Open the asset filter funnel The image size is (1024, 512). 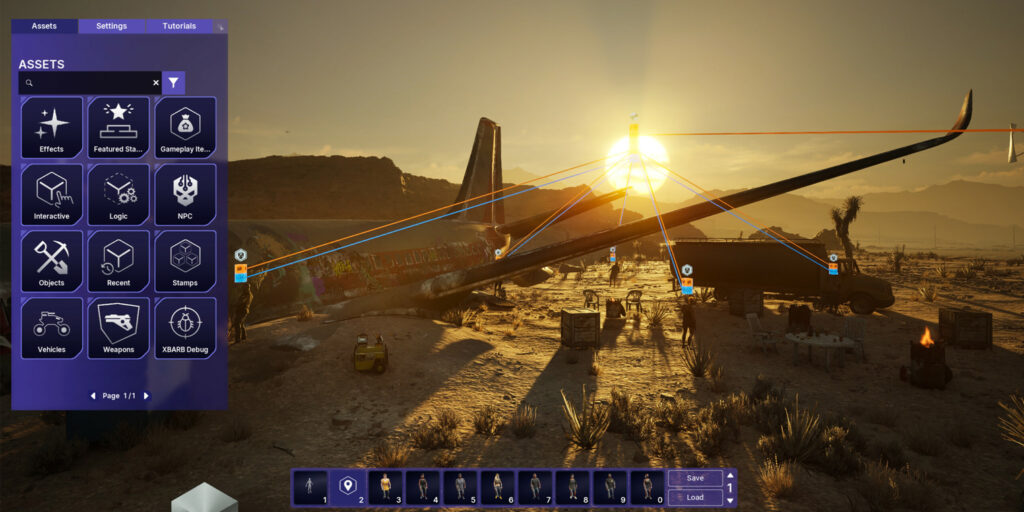[173, 83]
